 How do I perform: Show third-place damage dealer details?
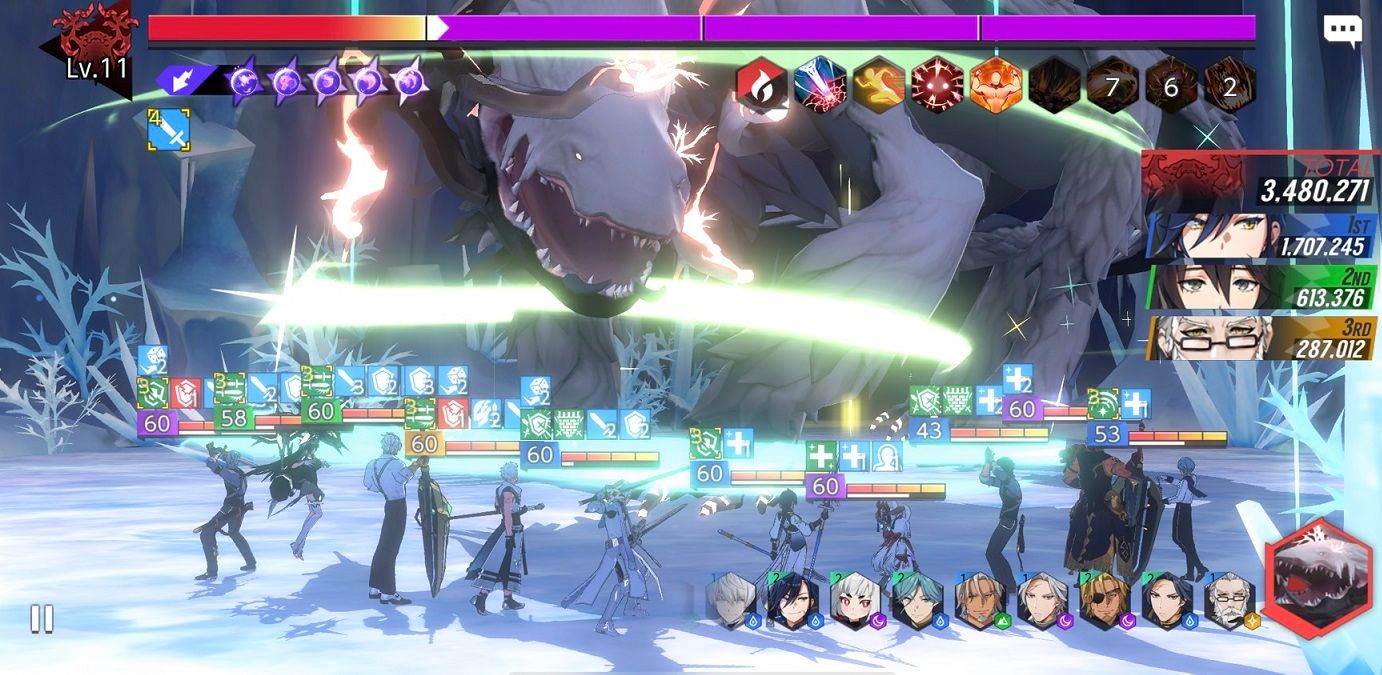1261,339
